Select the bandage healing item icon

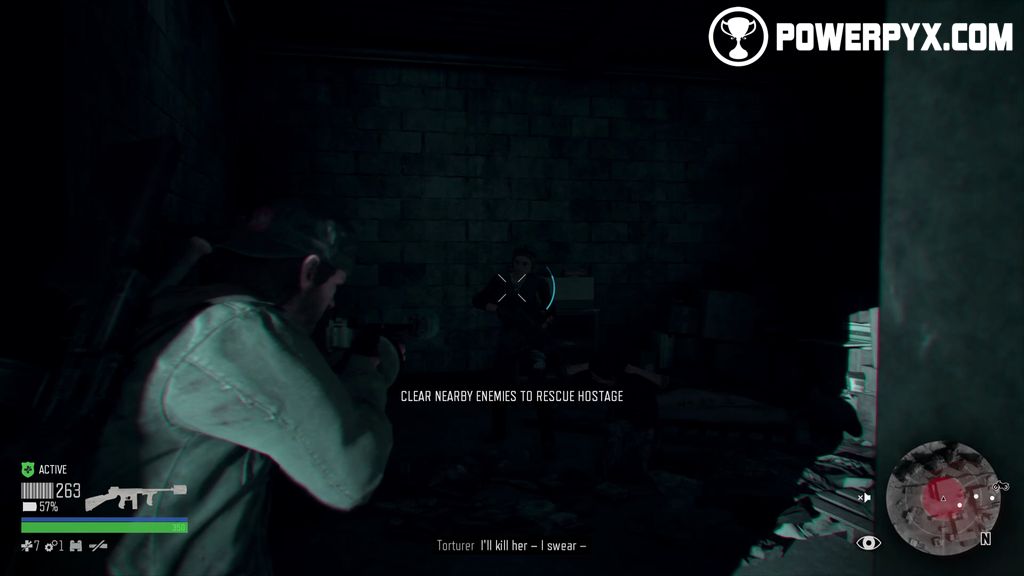pos(27,546)
